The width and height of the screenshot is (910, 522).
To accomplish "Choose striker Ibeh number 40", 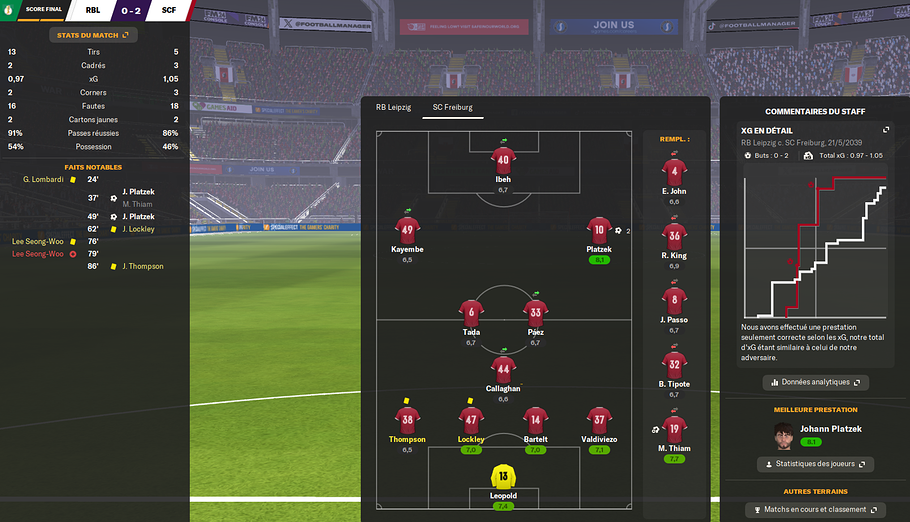I will click(x=503, y=160).
